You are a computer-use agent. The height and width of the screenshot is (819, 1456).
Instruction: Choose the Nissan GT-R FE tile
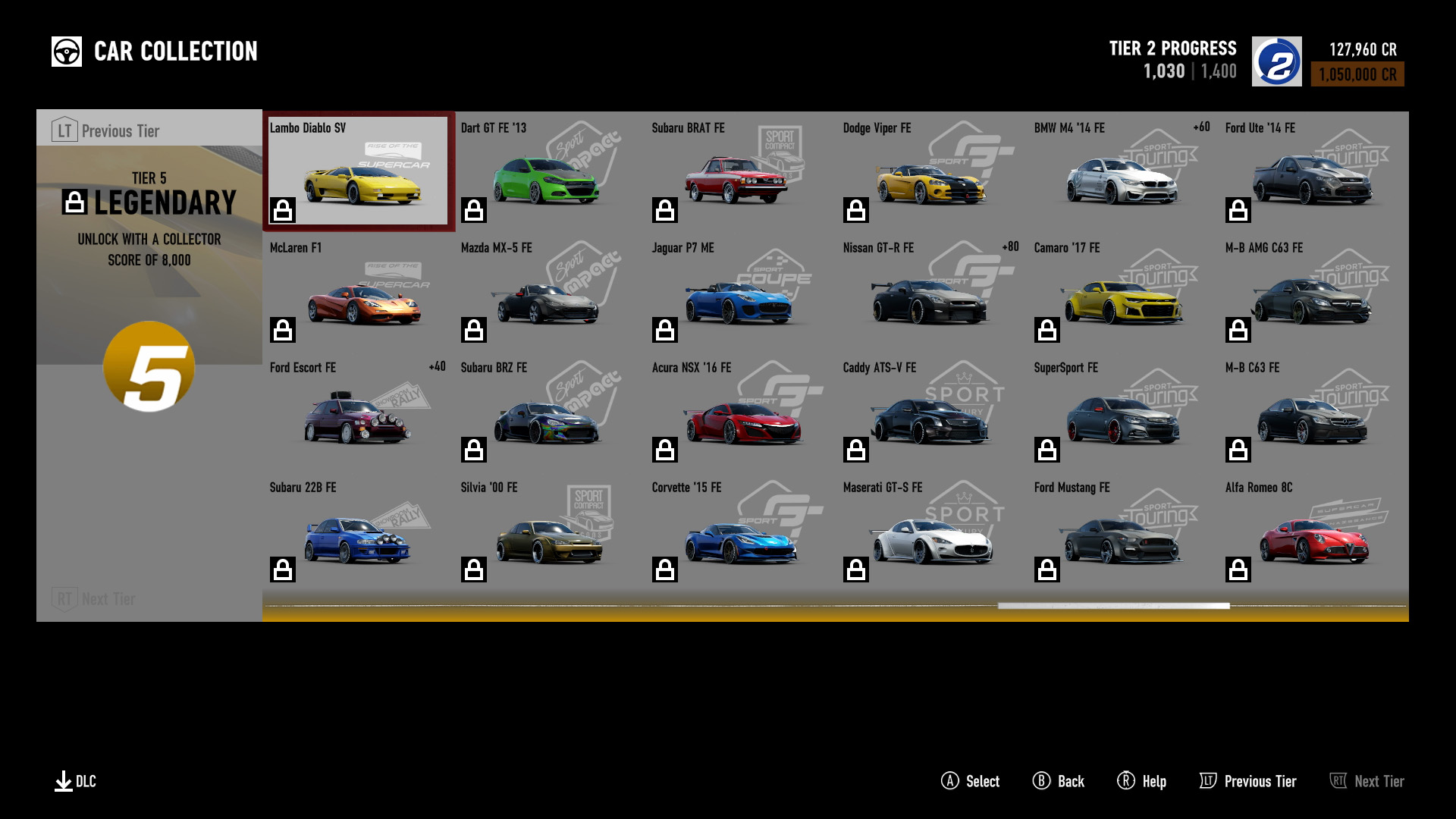click(x=931, y=291)
